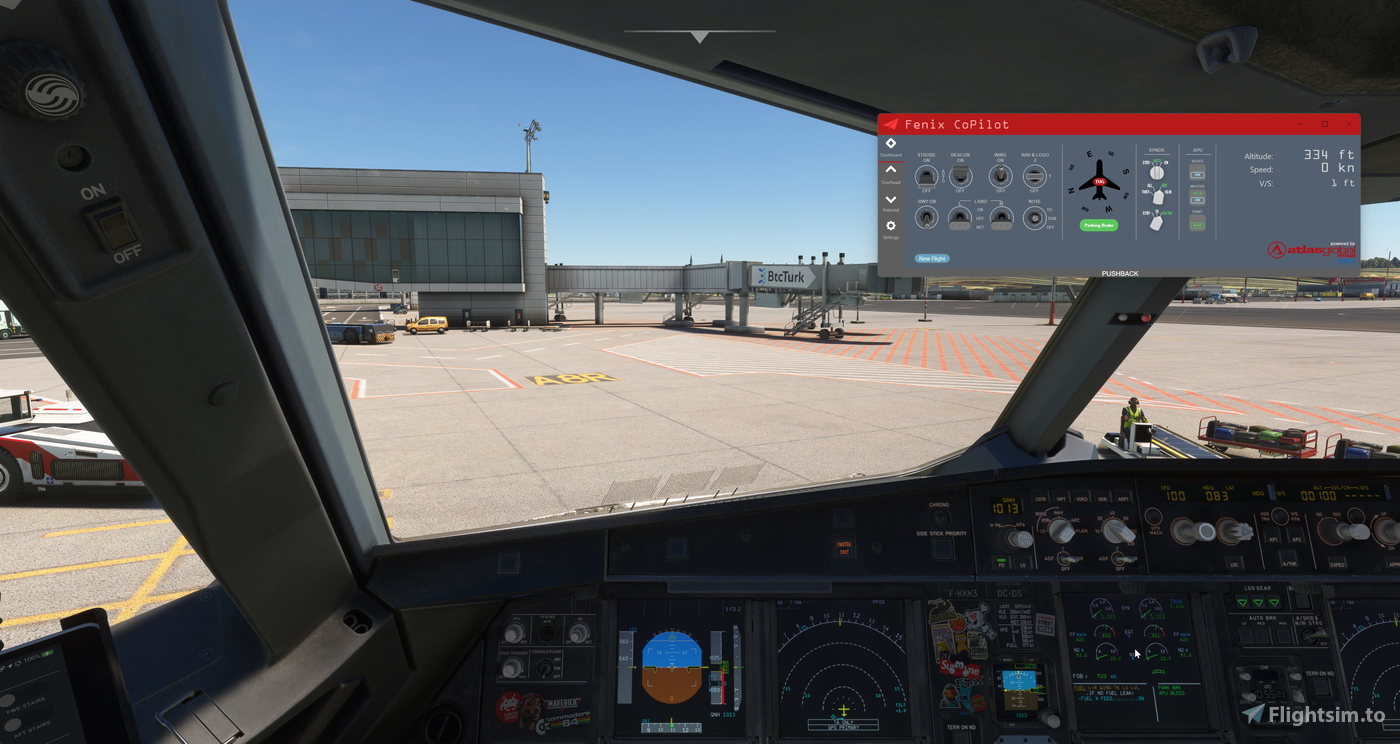The width and height of the screenshot is (1400, 744).
Task: Start a New Flight
Action: point(931,258)
